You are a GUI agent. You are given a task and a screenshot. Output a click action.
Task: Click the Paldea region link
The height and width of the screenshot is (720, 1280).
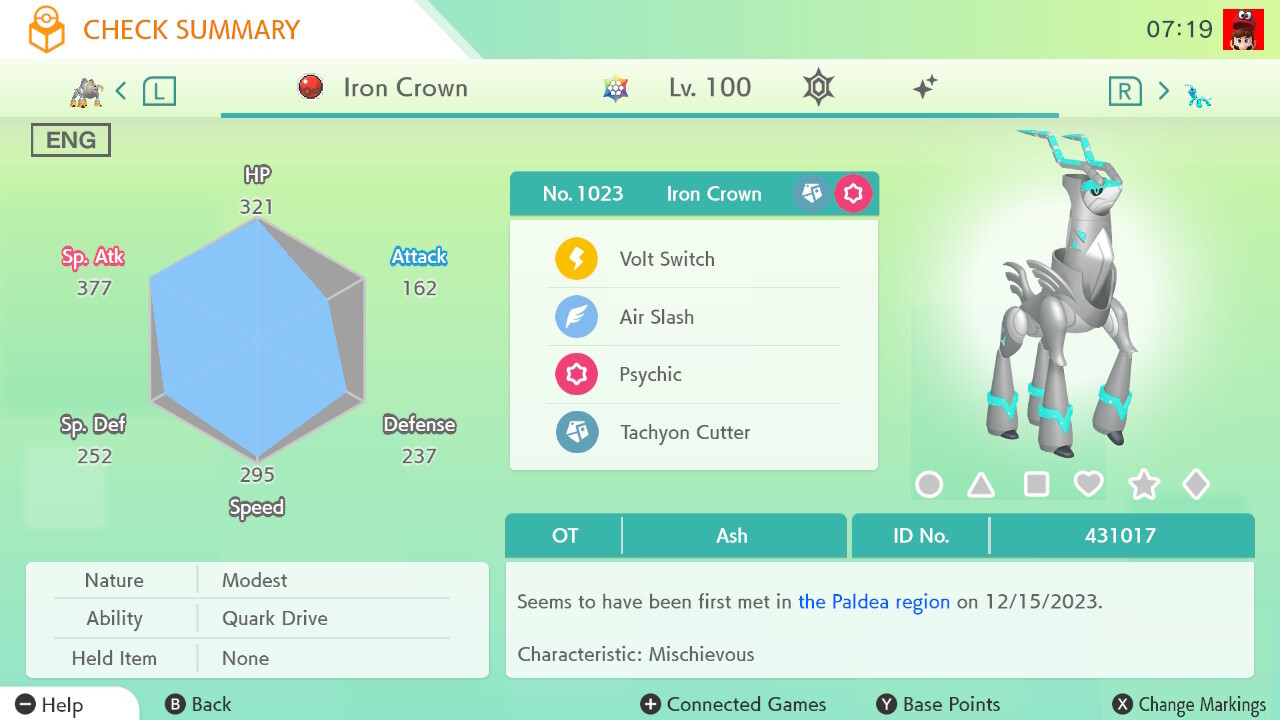[874, 602]
